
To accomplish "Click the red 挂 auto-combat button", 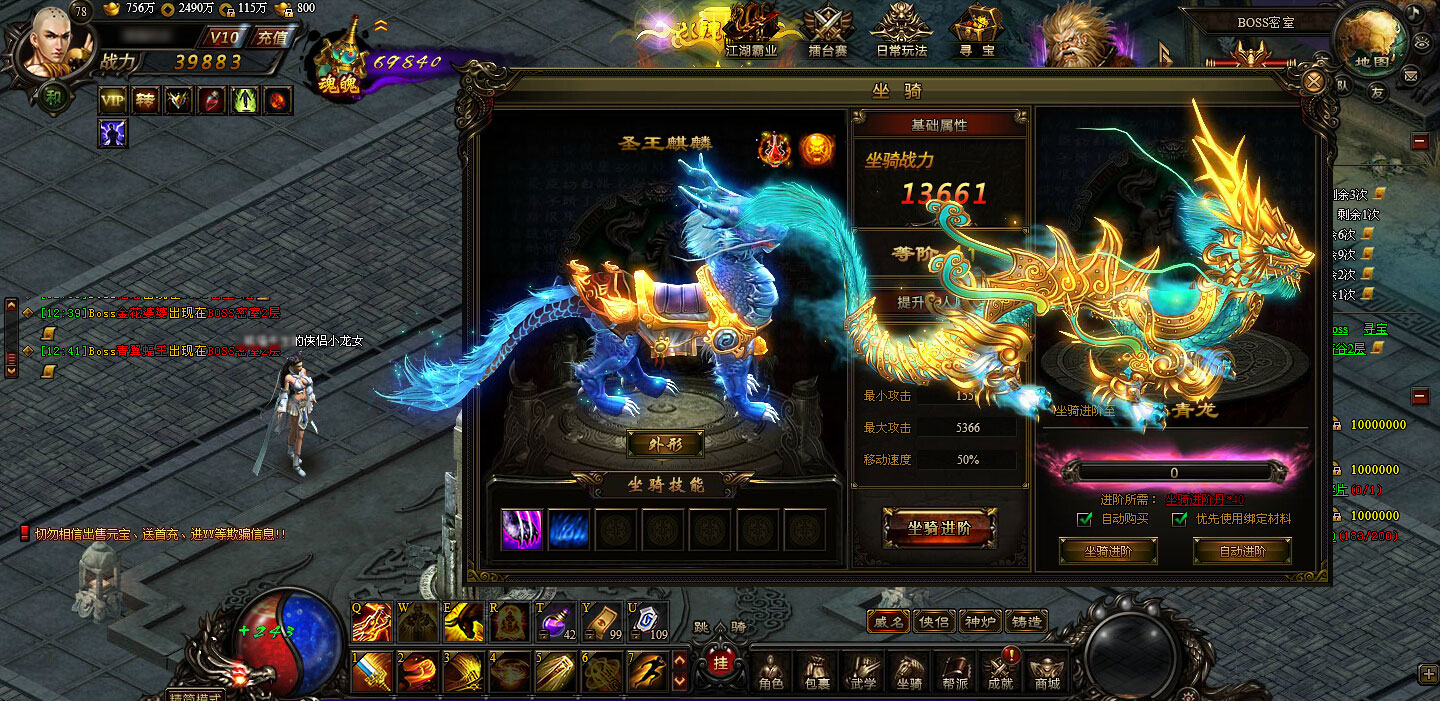I will 719,663.
